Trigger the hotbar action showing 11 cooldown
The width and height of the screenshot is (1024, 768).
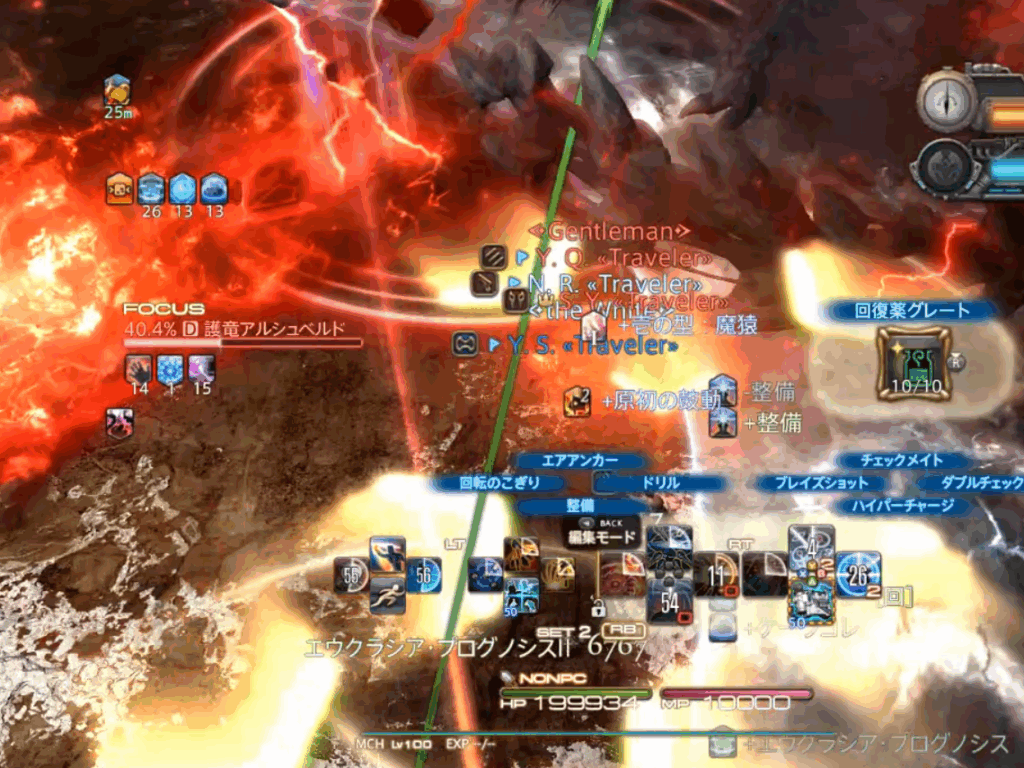(x=716, y=574)
